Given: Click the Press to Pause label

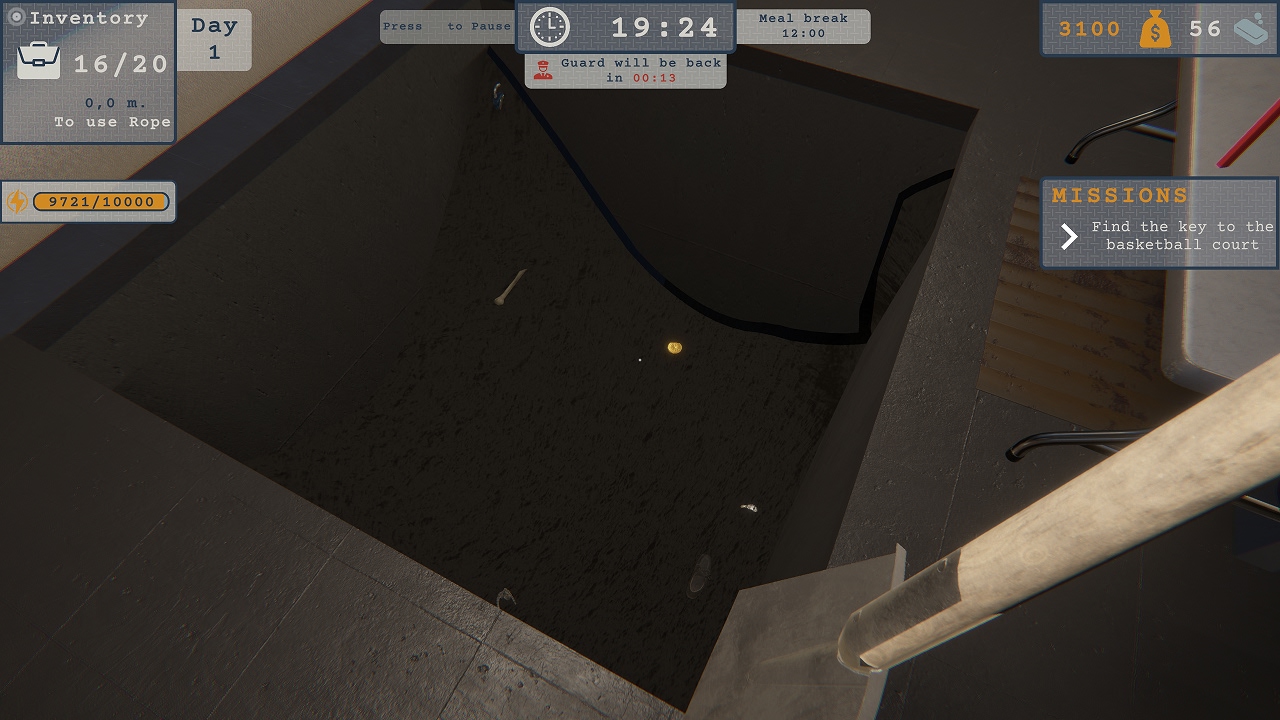Looking at the screenshot, I should click(x=446, y=27).
